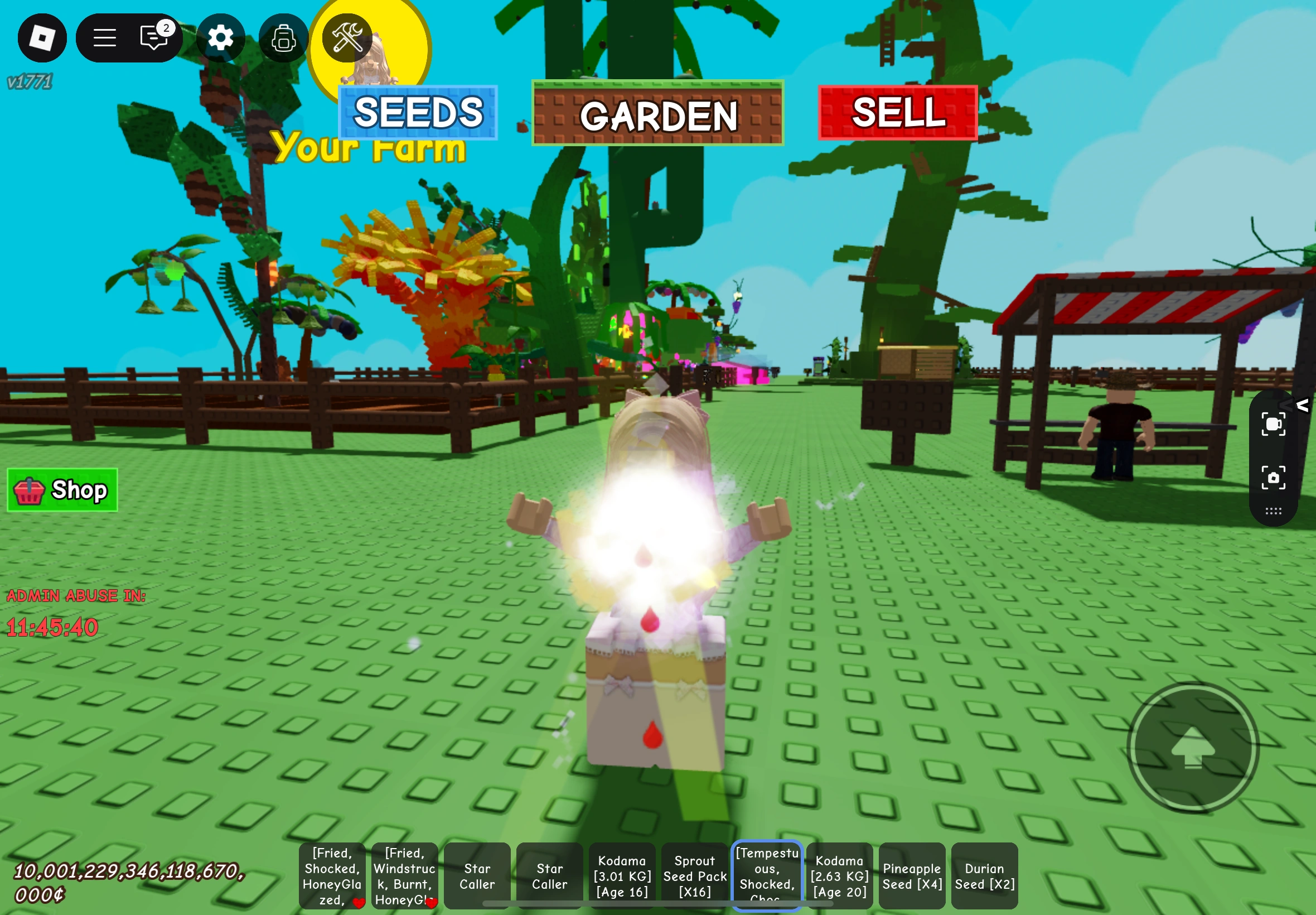Viewport: 1316px width, 915px height.
Task: Select the Pineapple Seed [X4]
Action: (912, 874)
